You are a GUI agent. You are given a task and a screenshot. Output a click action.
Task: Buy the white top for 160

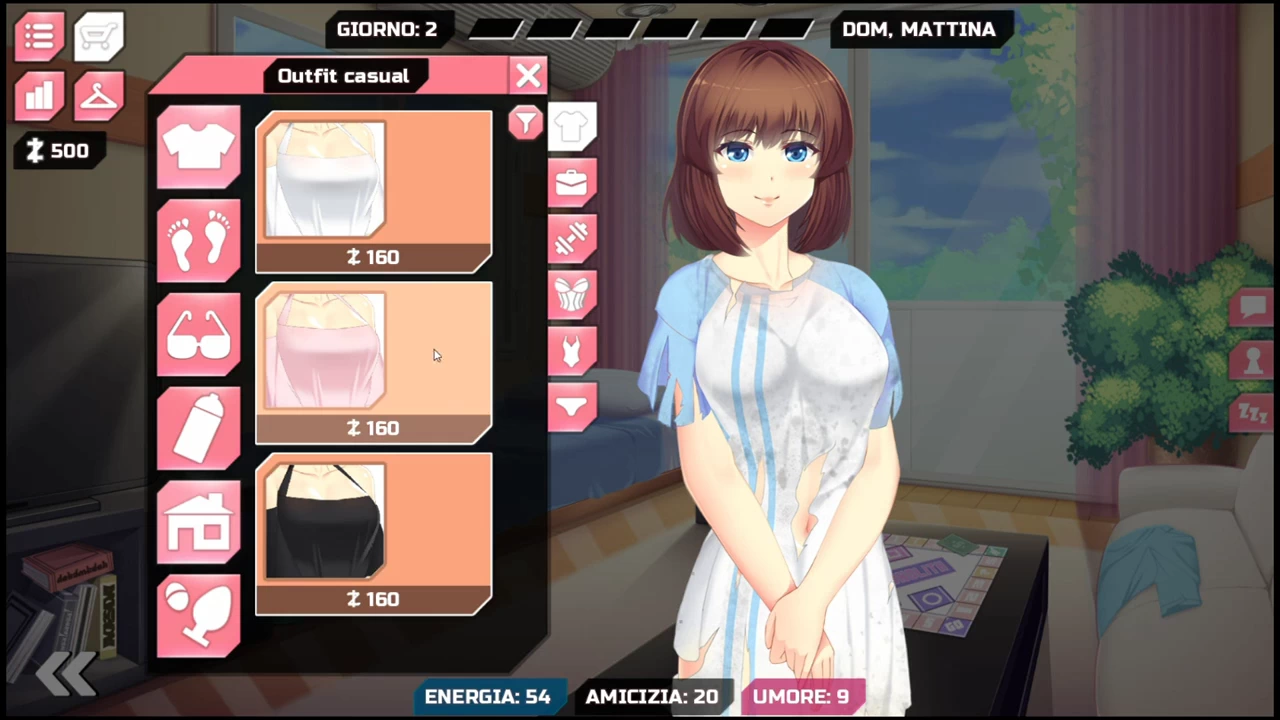[373, 192]
